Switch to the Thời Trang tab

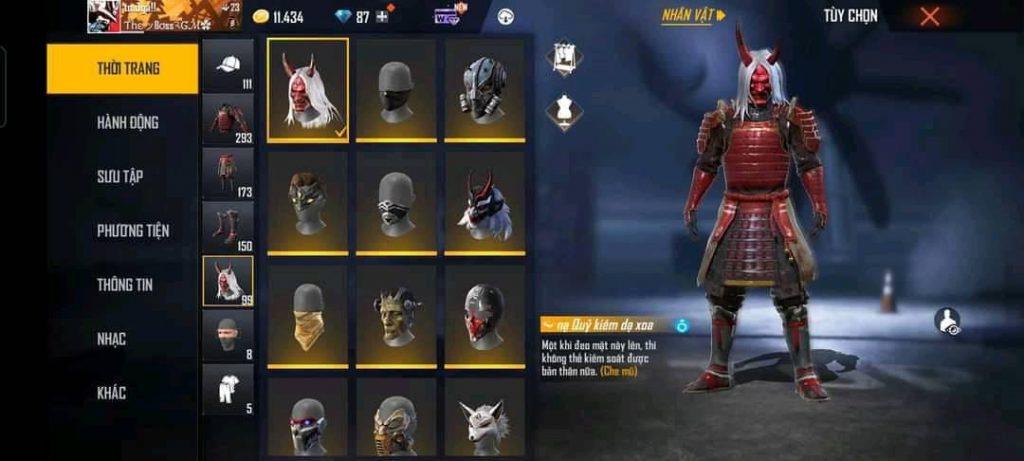[x=122, y=69]
